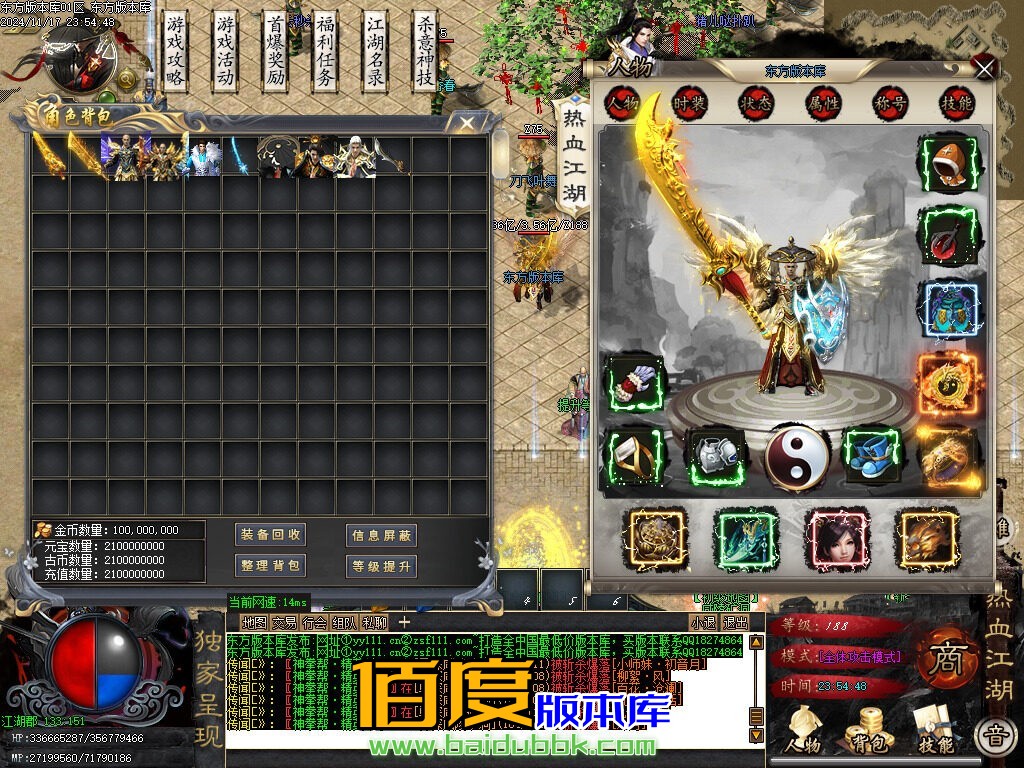Switch to the 时装 costume tab
Screen dimensions: 1024x768
689,103
